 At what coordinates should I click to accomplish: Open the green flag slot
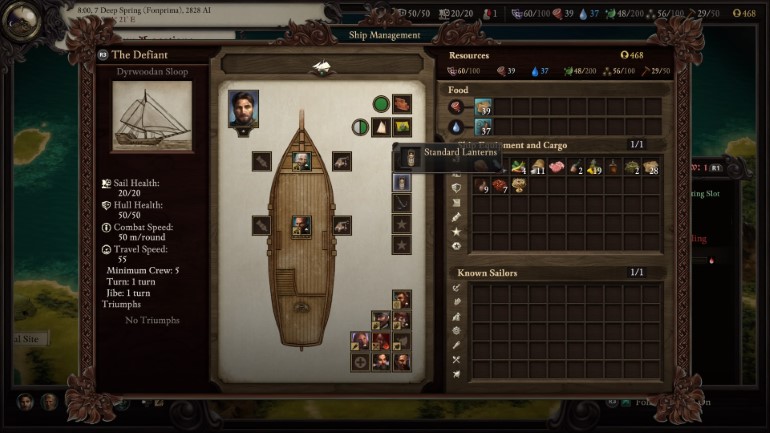[402, 127]
